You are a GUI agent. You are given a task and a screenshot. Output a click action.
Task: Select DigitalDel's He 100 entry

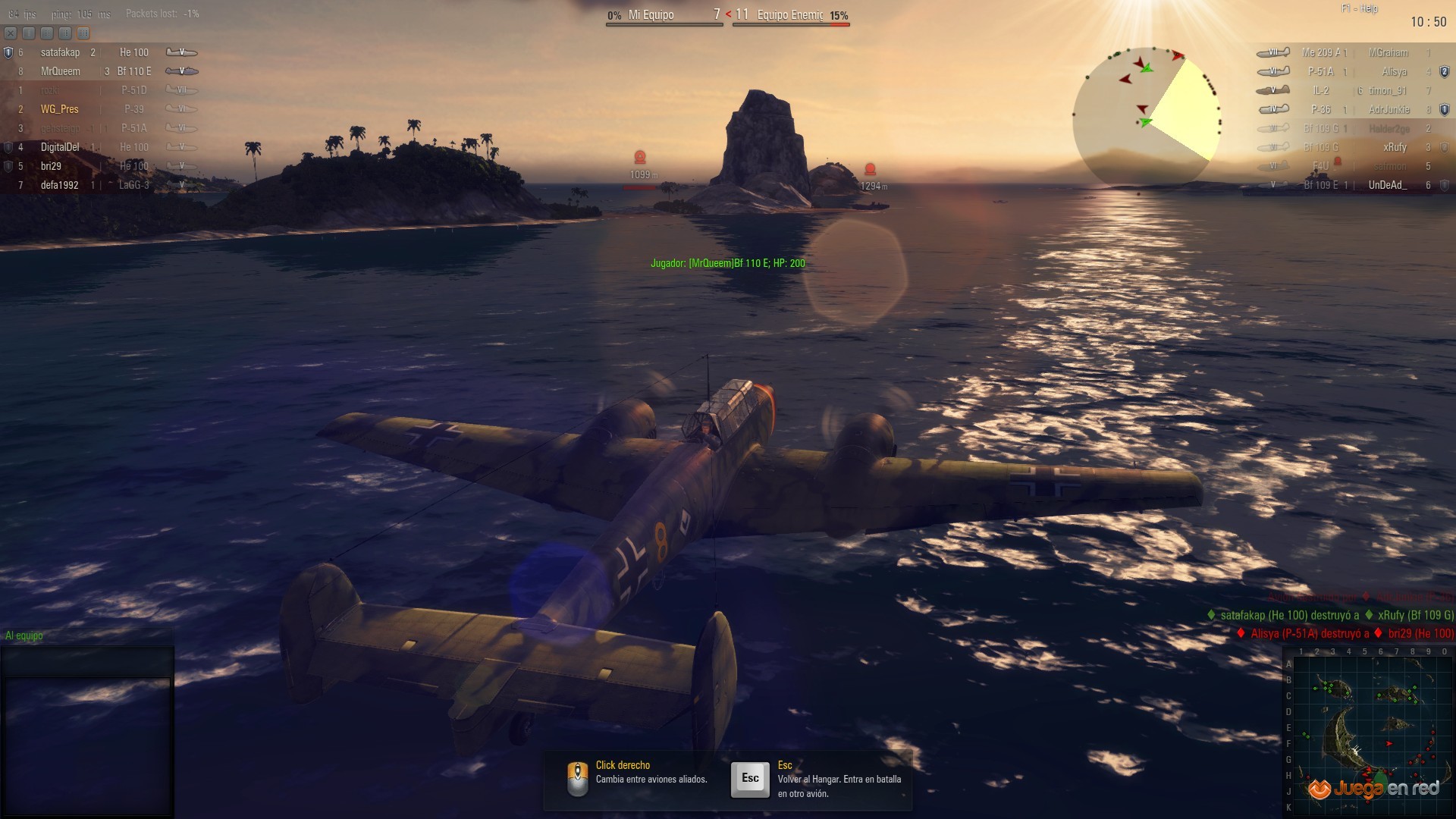click(99, 147)
